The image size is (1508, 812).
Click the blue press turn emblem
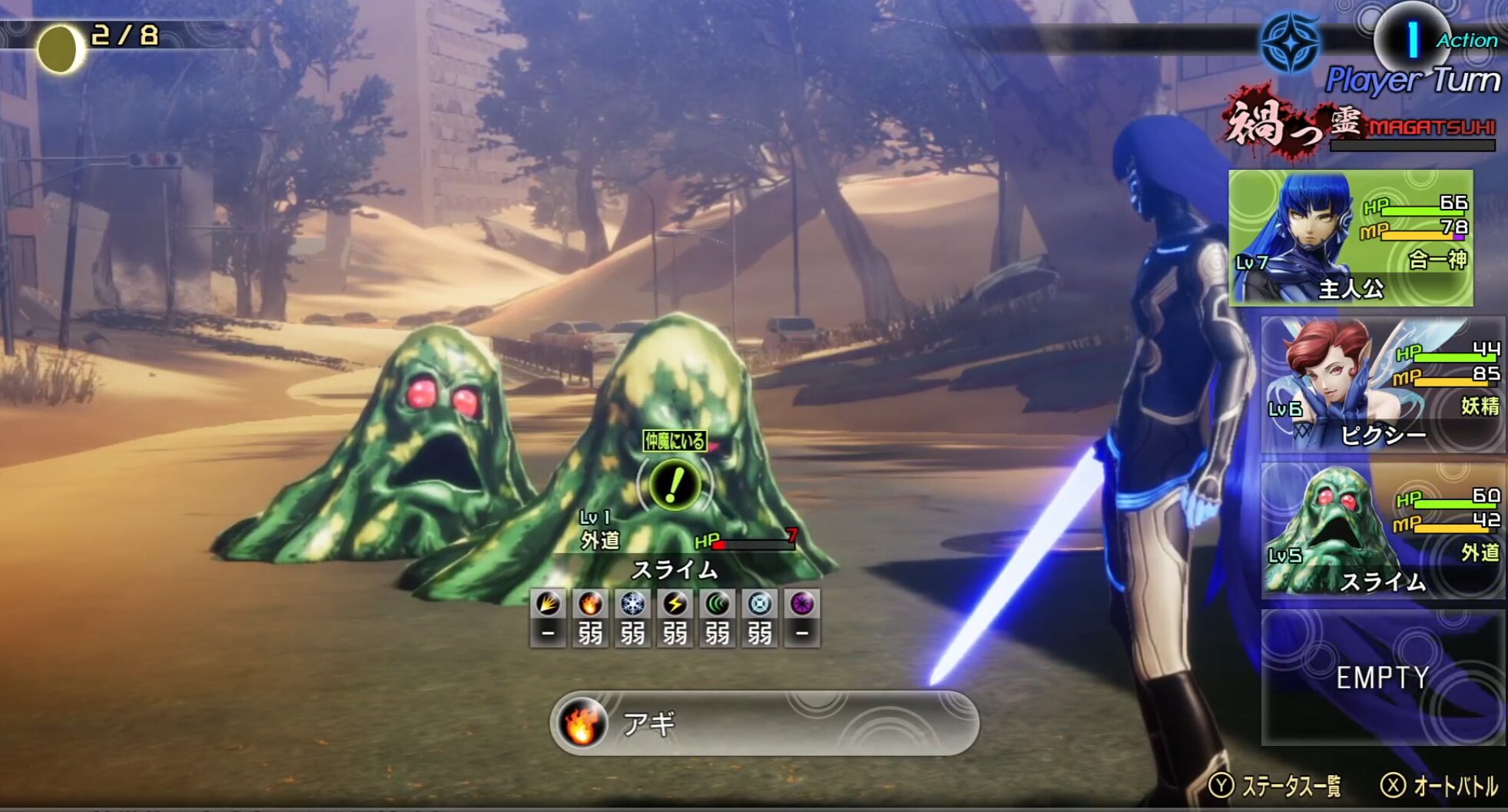pyautogui.click(x=1290, y=42)
